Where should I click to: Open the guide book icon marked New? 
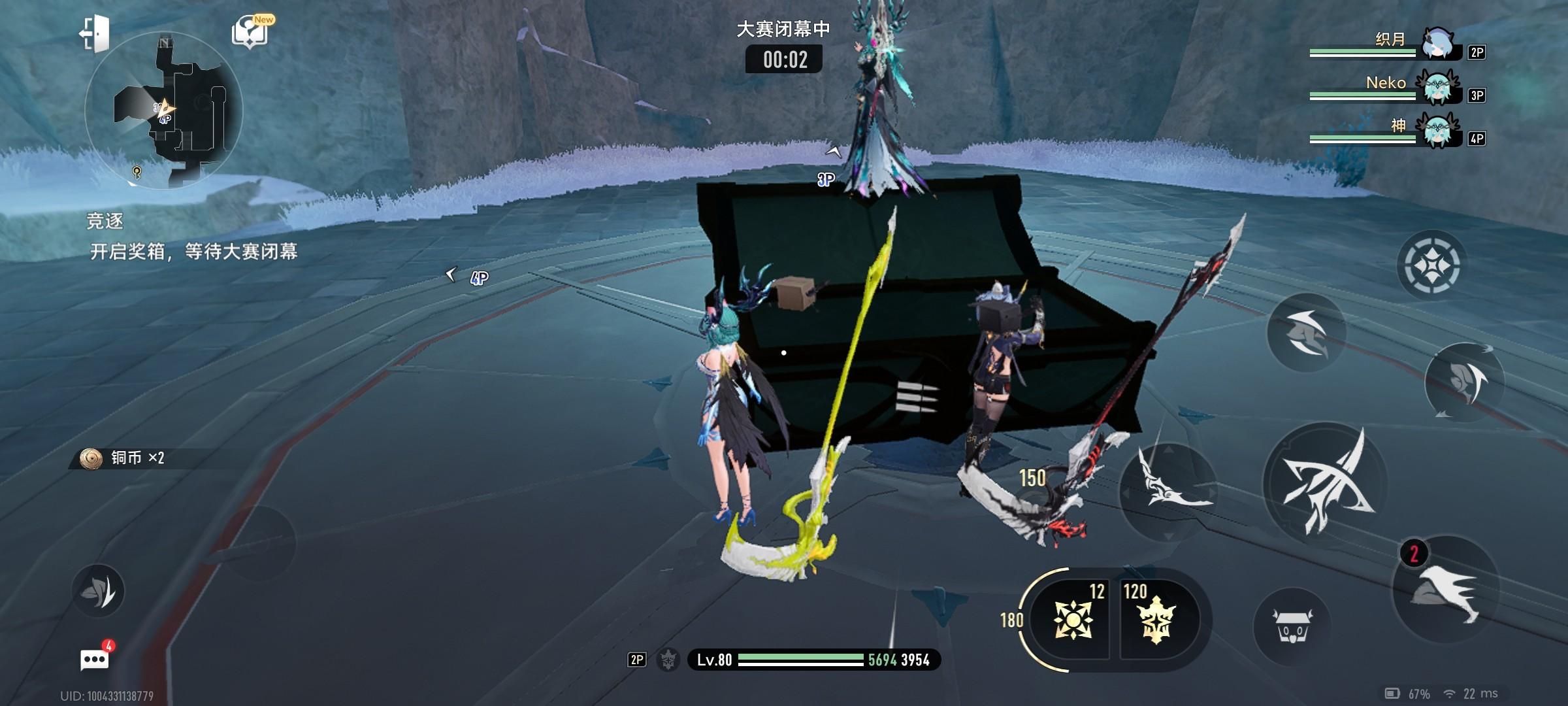click(251, 33)
